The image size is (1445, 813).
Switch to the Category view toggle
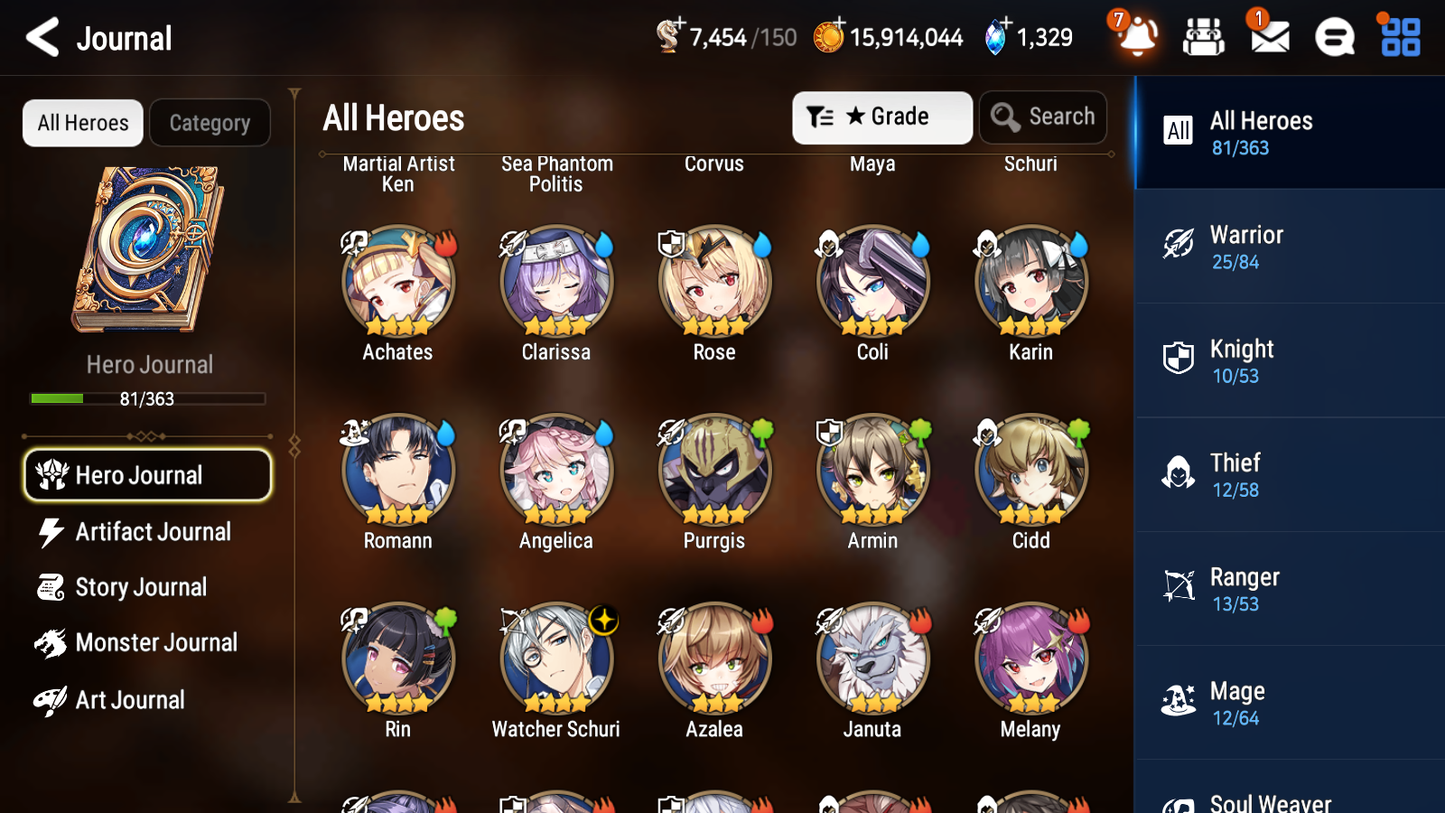(210, 122)
